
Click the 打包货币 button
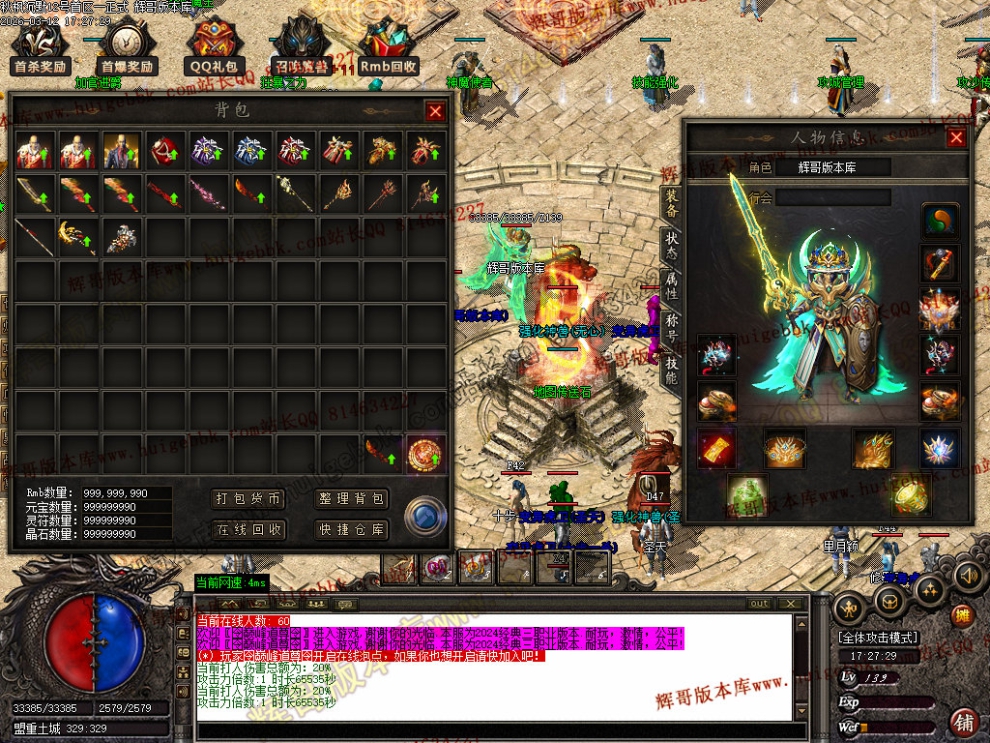coord(250,499)
